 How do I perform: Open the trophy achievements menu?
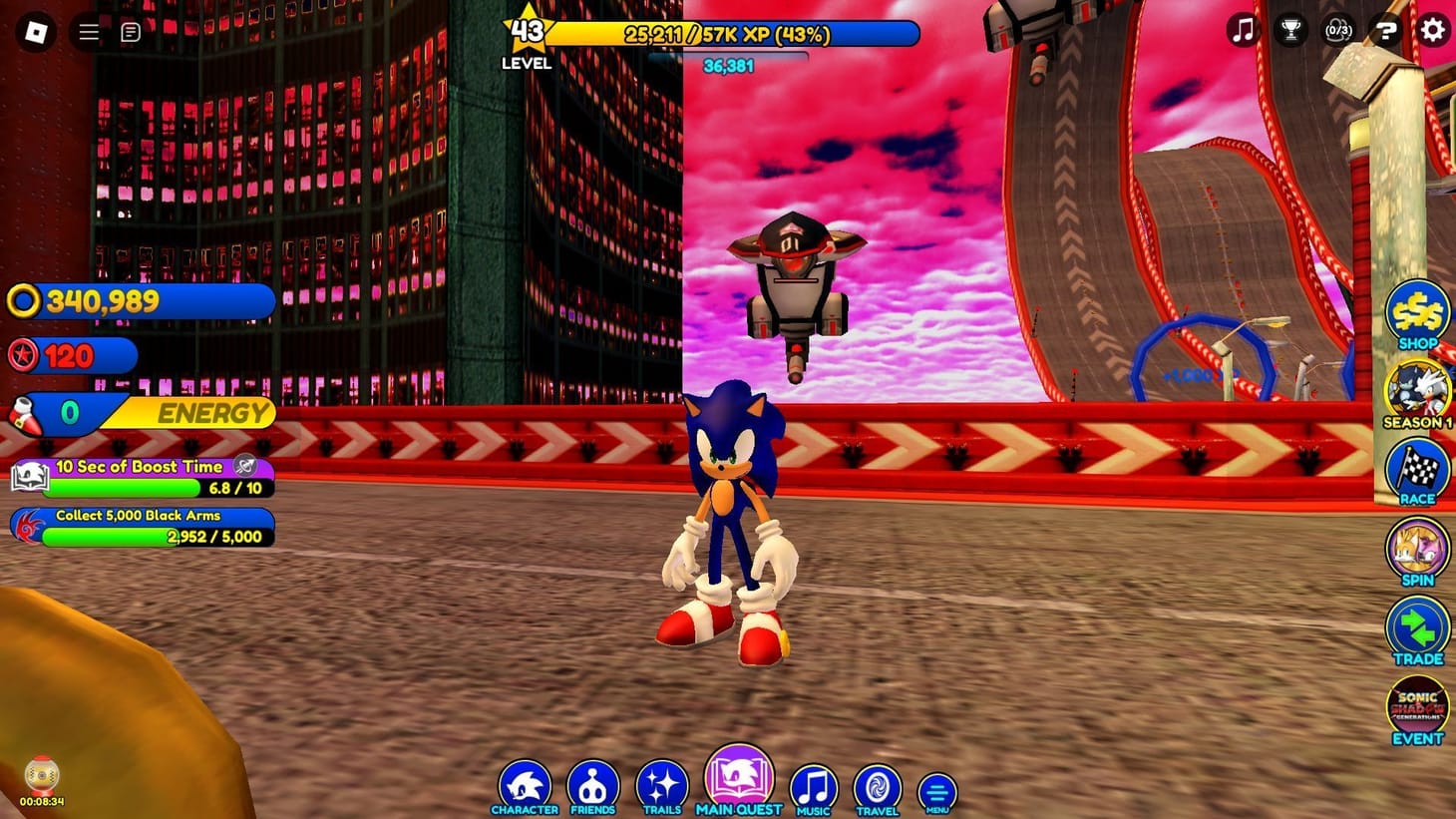coord(1291,31)
